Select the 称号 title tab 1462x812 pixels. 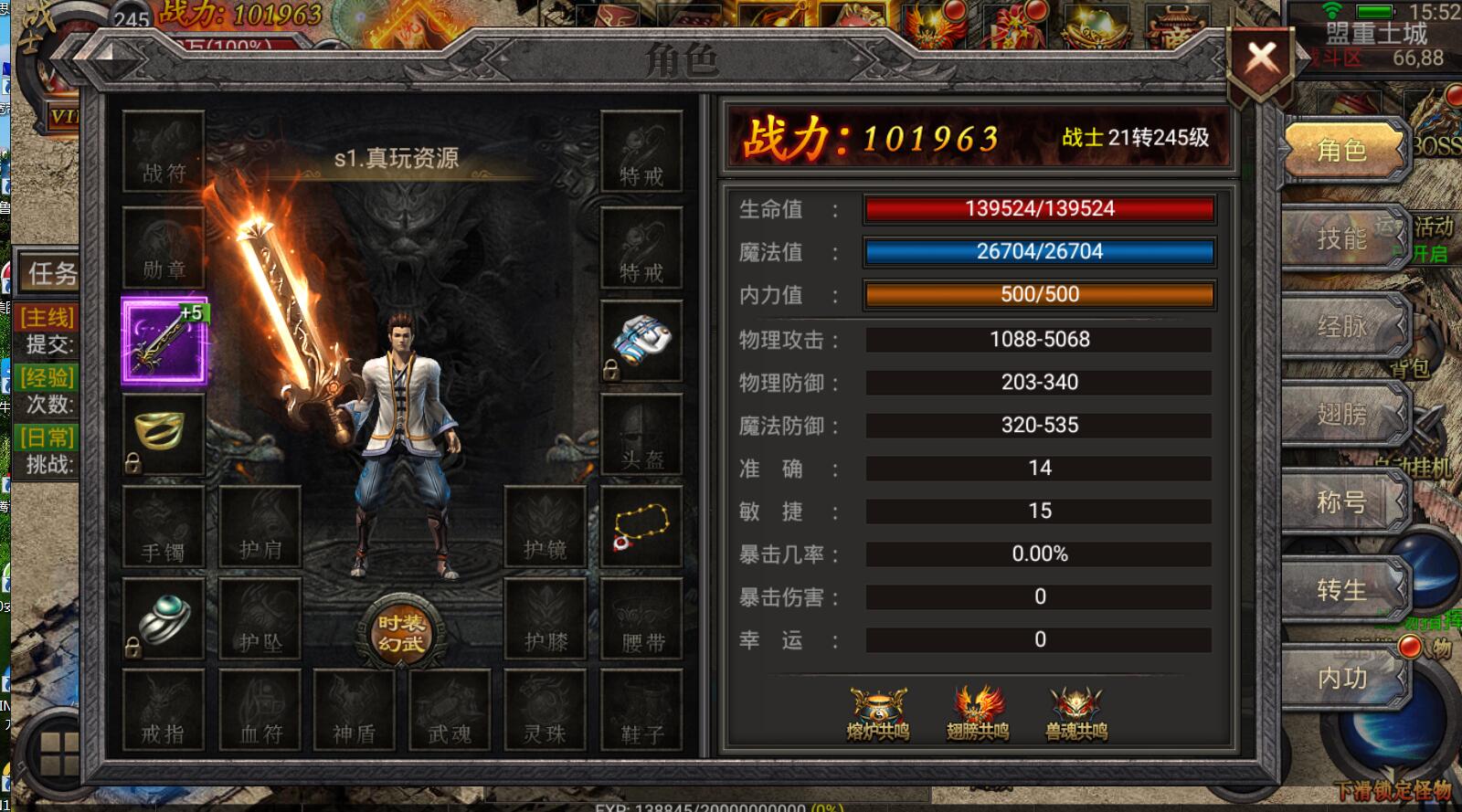coord(1342,501)
